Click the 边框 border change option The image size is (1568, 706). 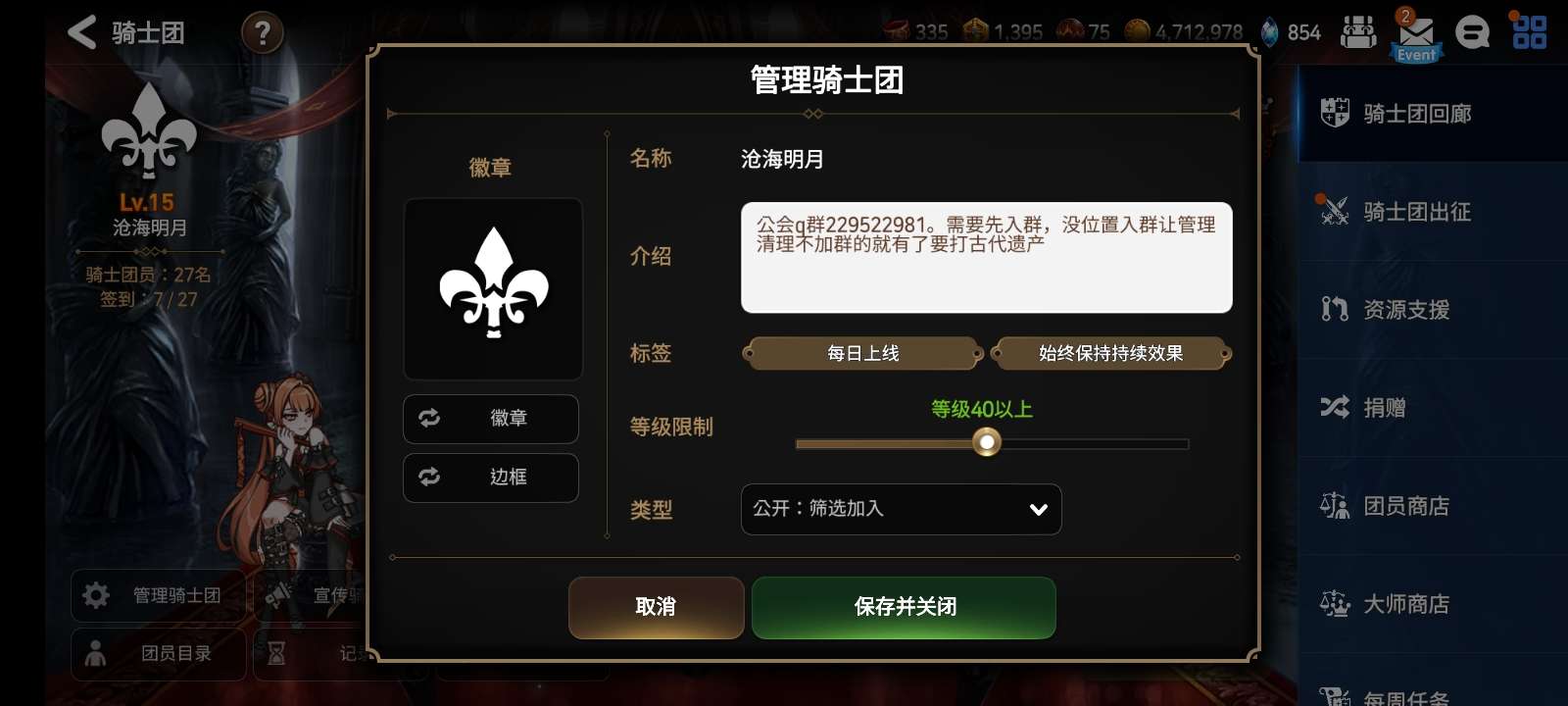point(490,478)
